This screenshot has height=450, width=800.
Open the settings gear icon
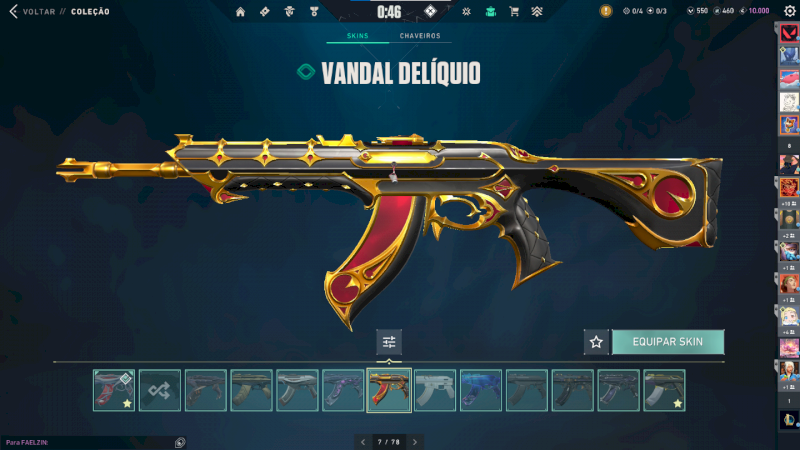(789, 11)
